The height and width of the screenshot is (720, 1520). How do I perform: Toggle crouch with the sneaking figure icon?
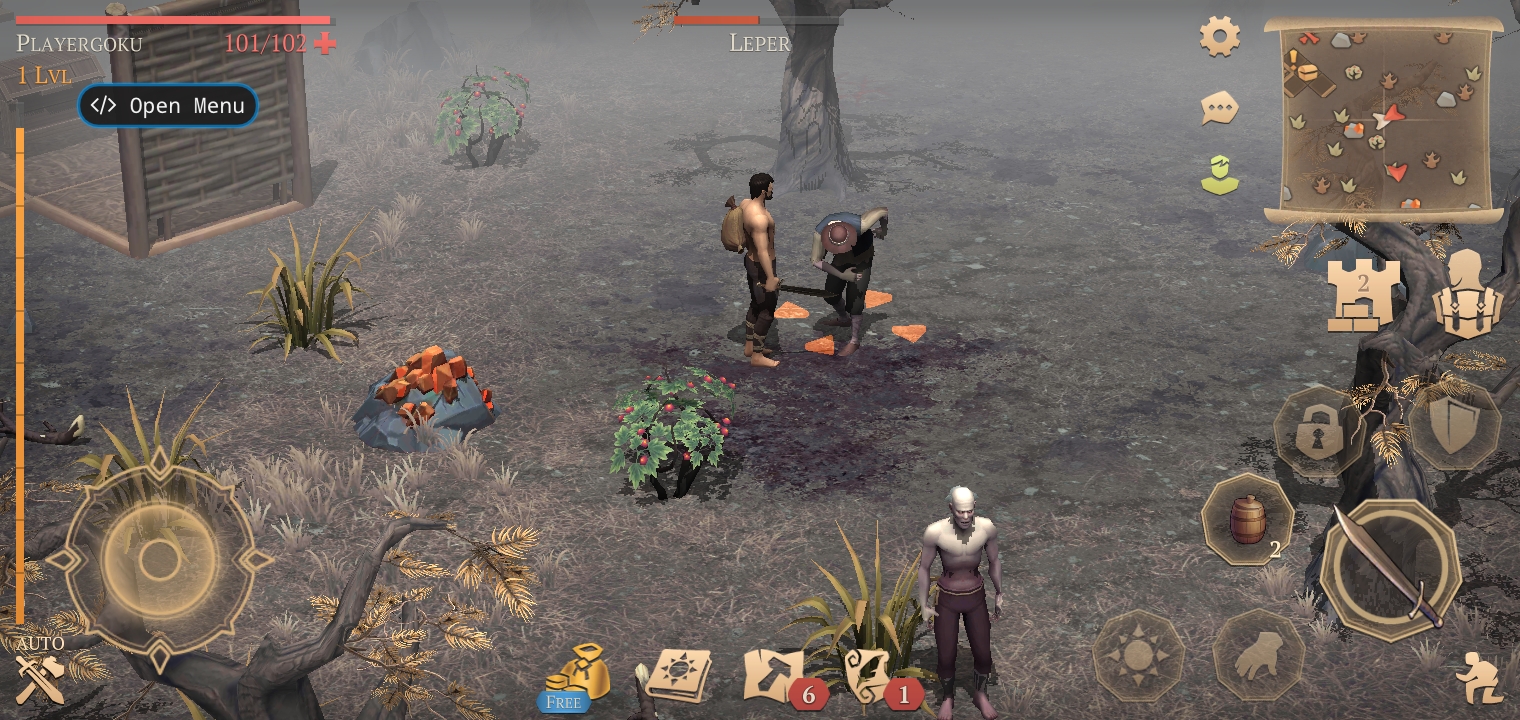(1478, 678)
